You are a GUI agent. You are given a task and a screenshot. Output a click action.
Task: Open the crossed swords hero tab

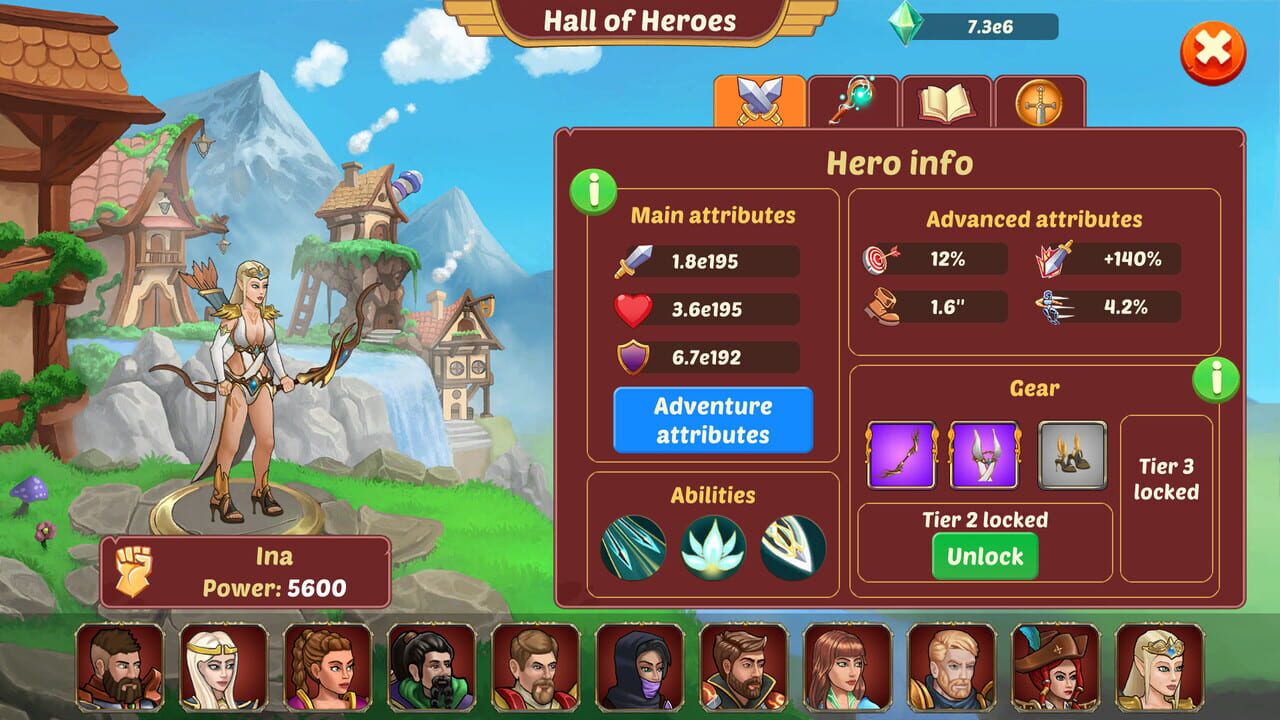coord(762,97)
